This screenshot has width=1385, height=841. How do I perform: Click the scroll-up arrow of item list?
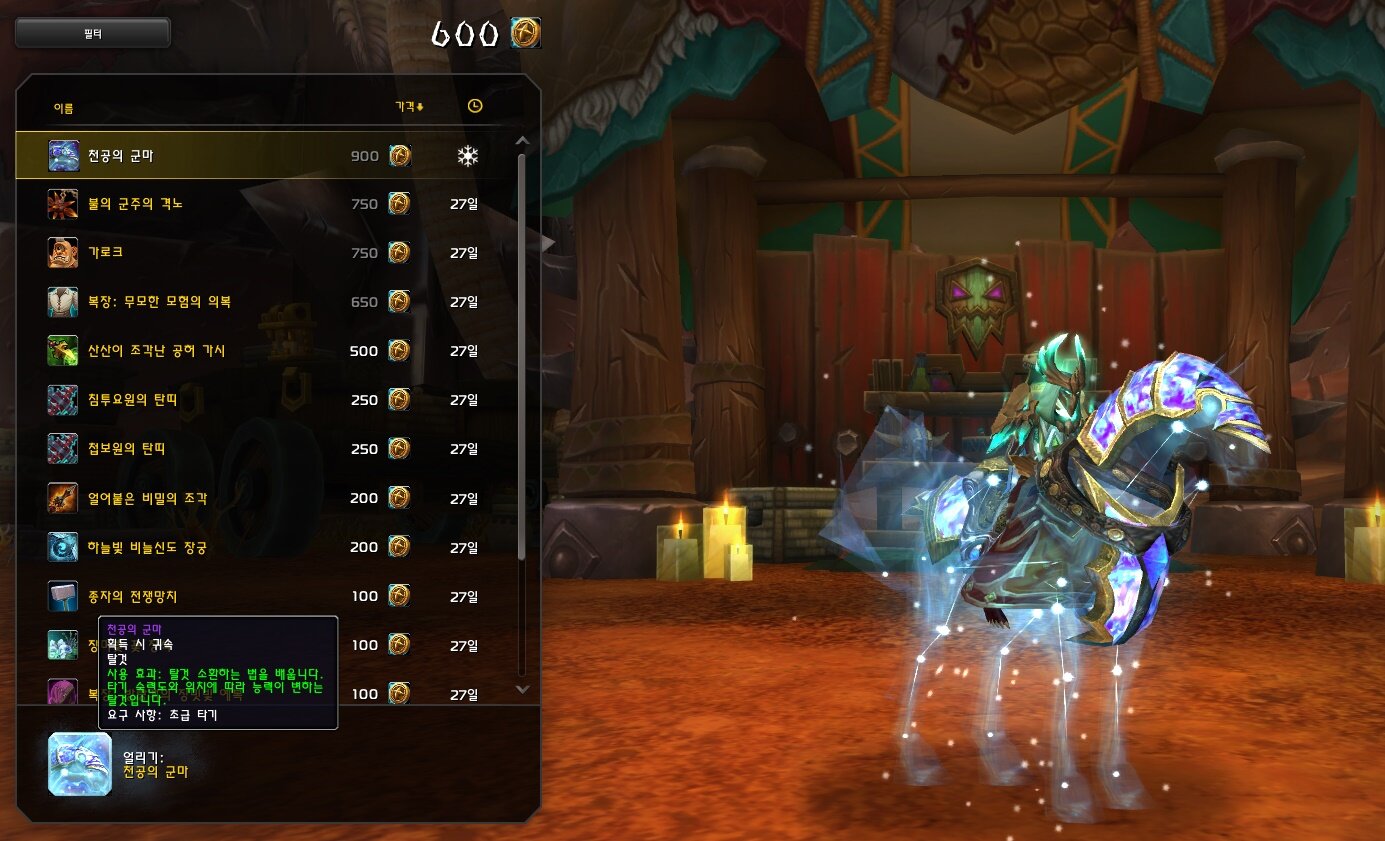tap(521, 141)
